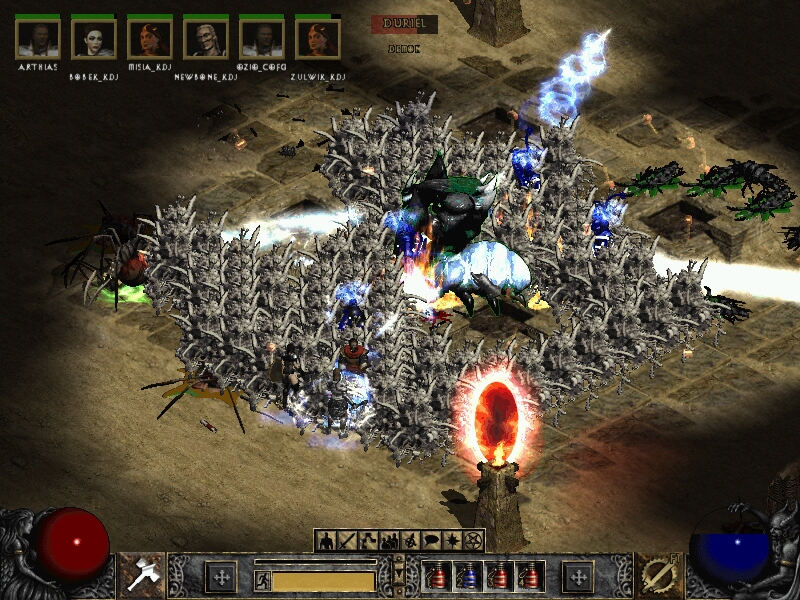Open the party screen icon
Screen dimensions: 800x600
tap(389, 541)
